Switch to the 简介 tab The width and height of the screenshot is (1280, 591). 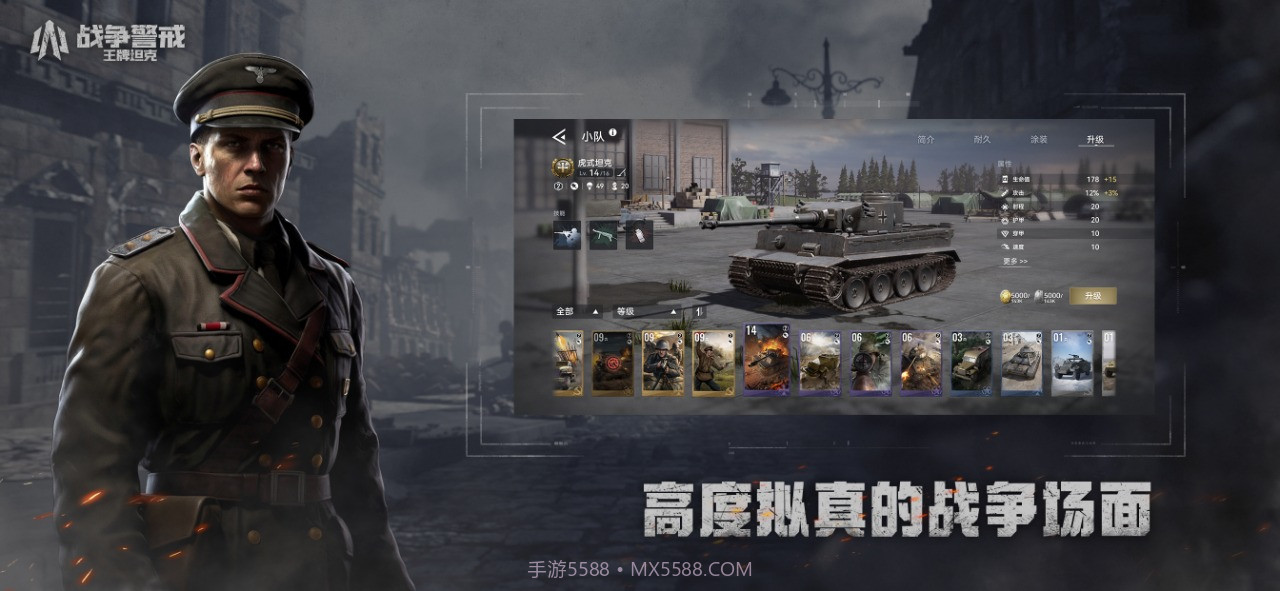[925, 140]
